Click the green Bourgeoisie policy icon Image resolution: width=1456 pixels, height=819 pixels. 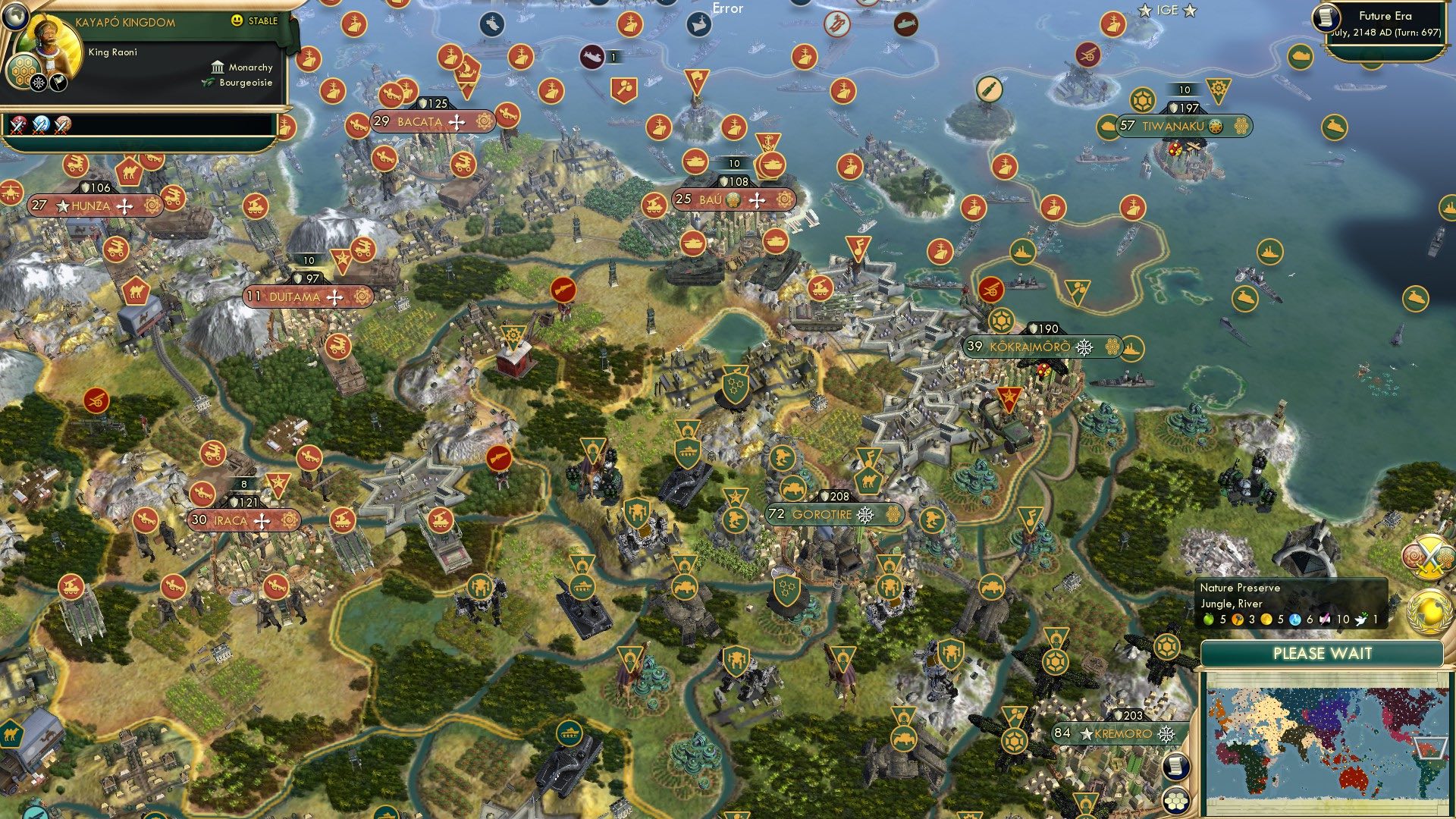pyautogui.click(x=208, y=82)
